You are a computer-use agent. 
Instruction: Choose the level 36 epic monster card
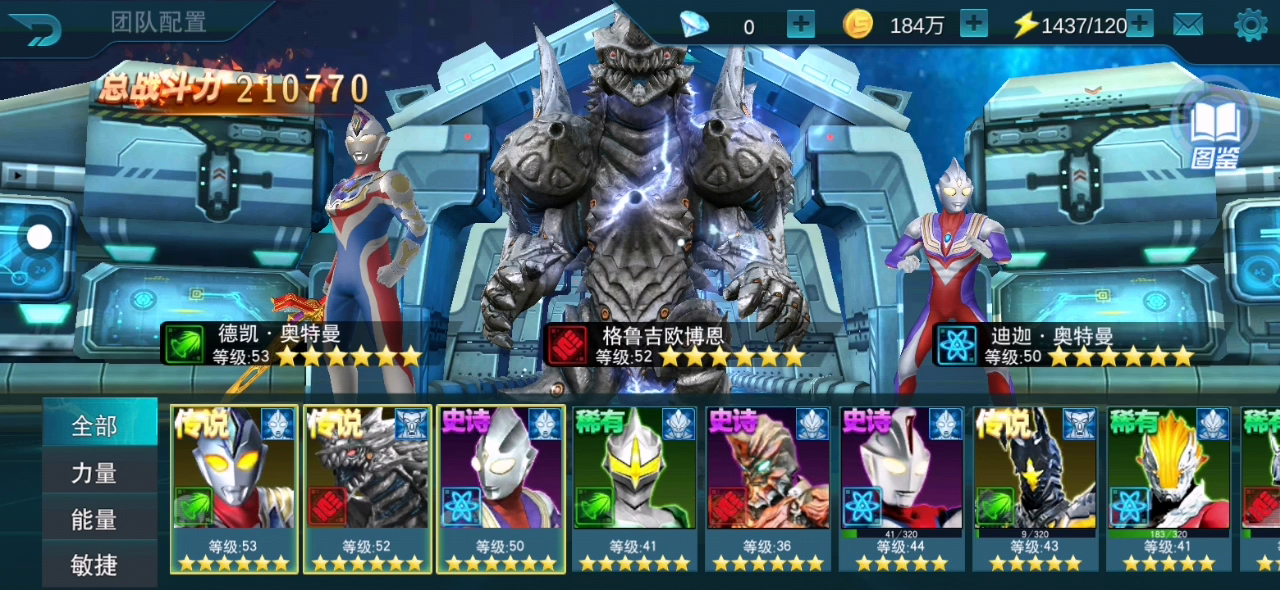point(768,488)
